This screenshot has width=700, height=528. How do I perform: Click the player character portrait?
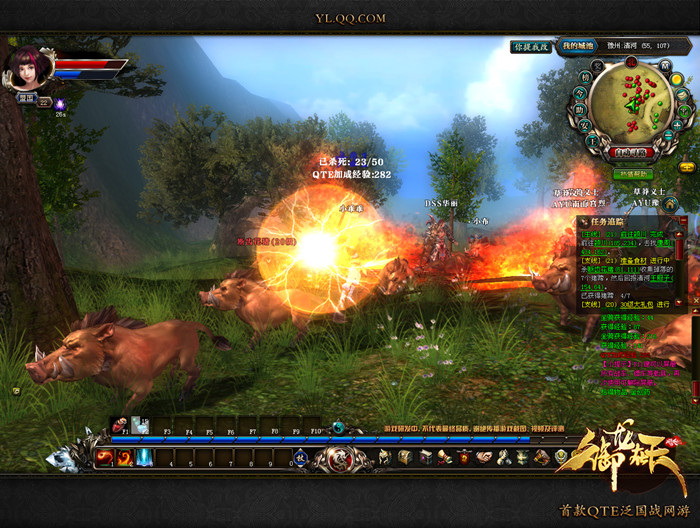coord(27,67)
